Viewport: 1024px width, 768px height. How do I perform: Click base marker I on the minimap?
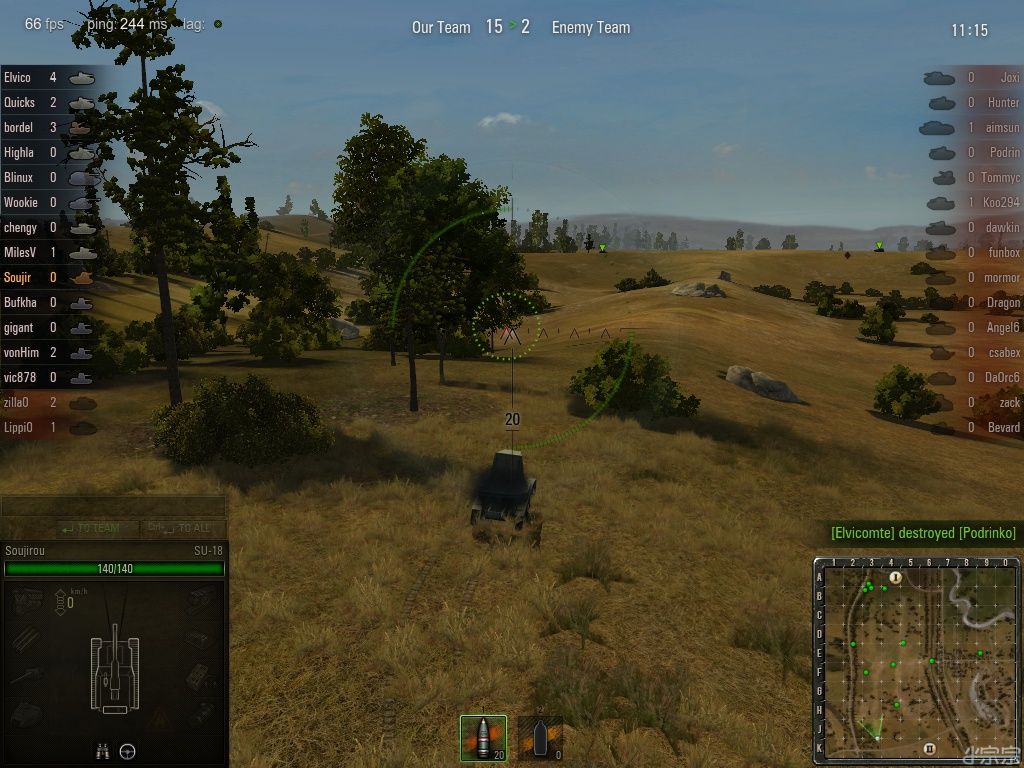coord(895,577)
